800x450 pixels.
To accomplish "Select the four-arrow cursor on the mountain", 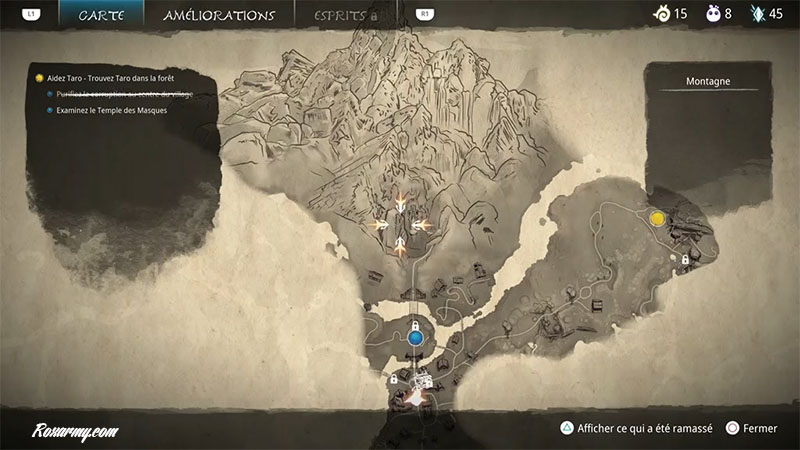I will [399, 224].
